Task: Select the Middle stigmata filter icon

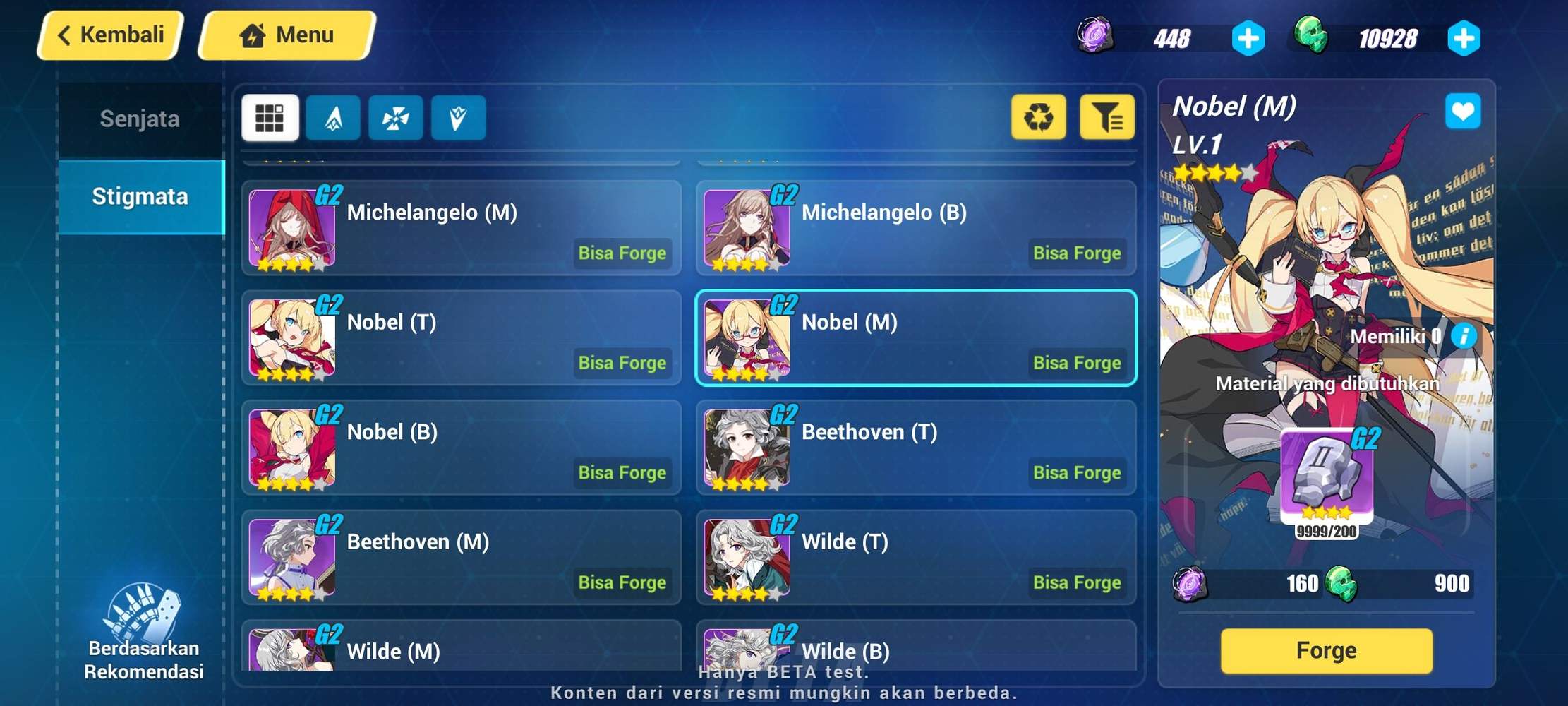Action: tap(396, 118)
